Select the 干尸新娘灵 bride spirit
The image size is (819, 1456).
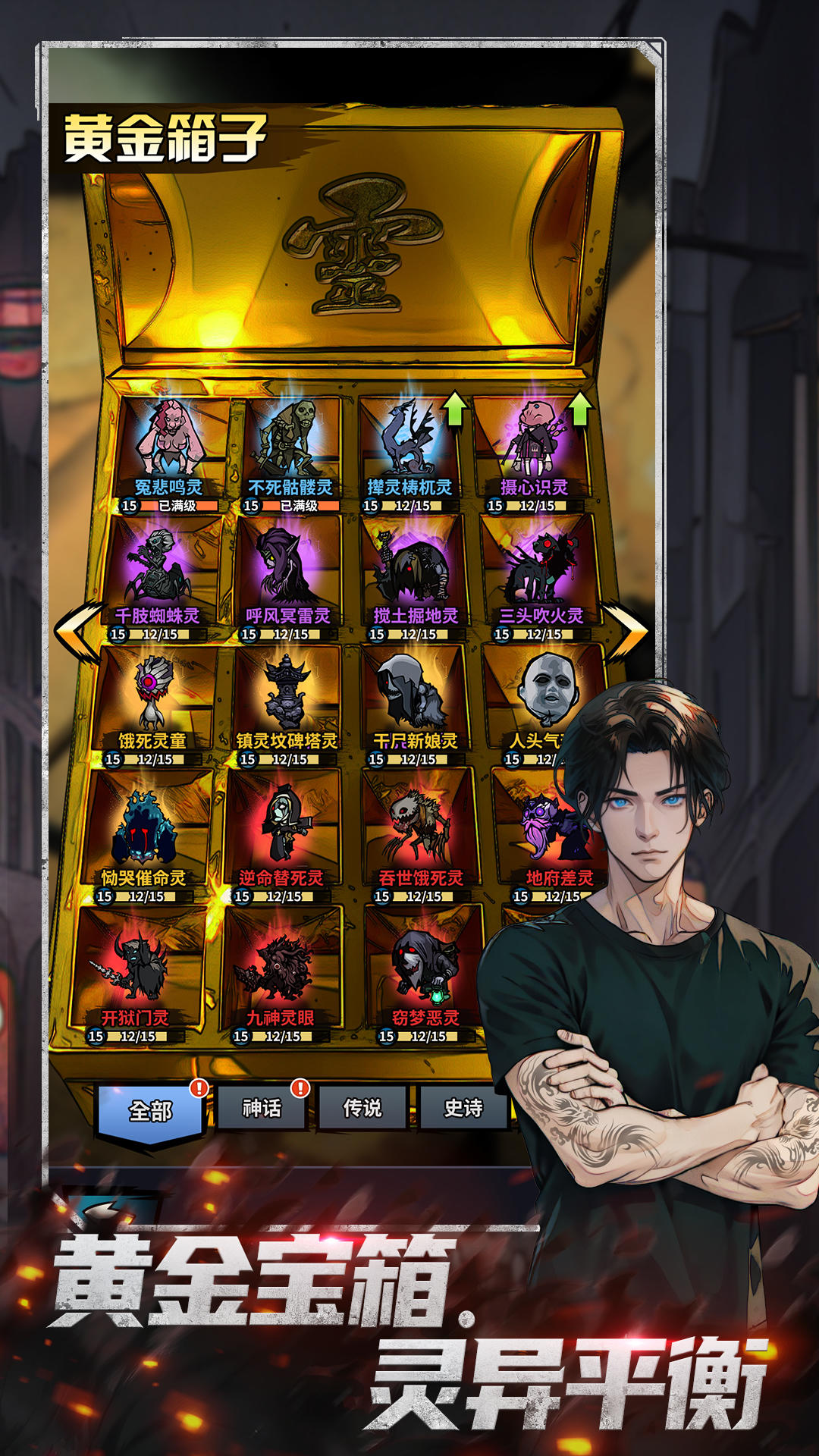click(416, 703)
